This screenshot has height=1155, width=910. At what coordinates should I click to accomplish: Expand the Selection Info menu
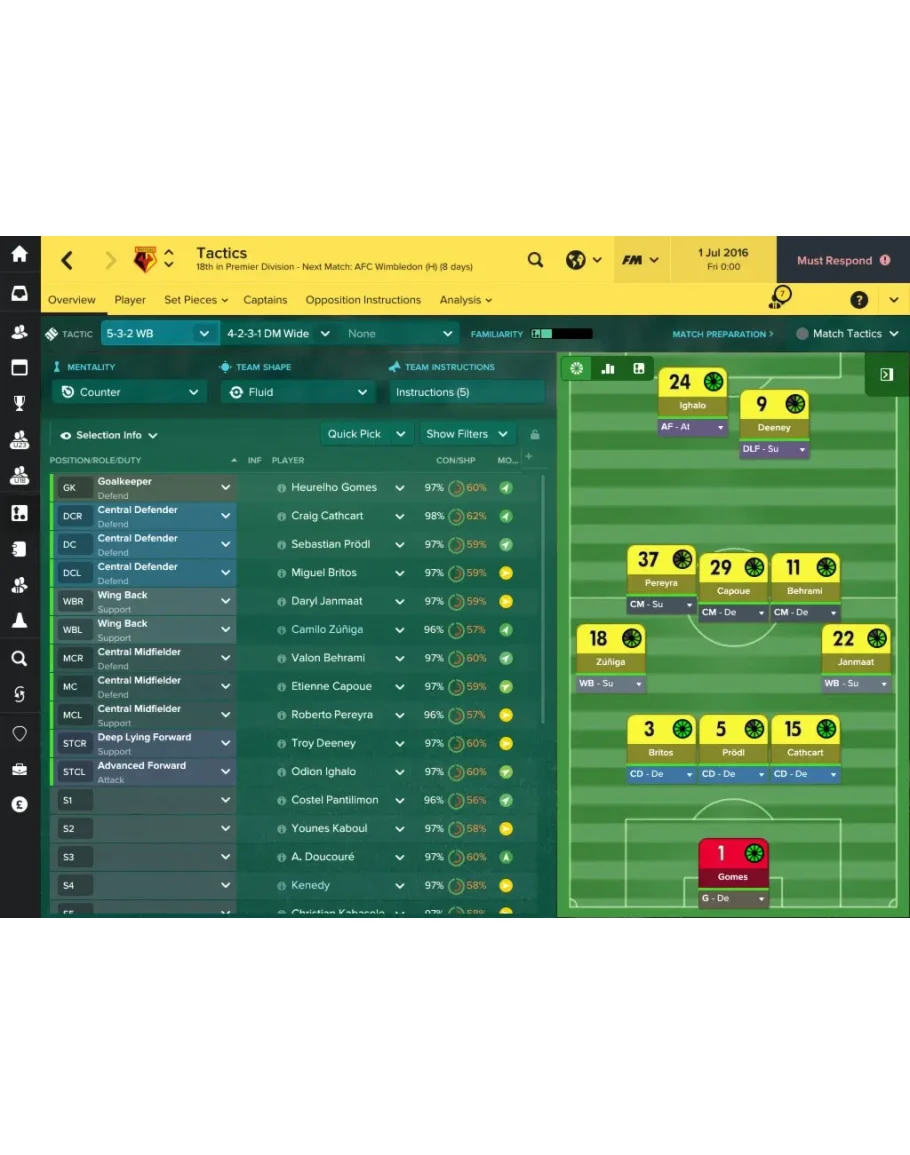point(109,435)
